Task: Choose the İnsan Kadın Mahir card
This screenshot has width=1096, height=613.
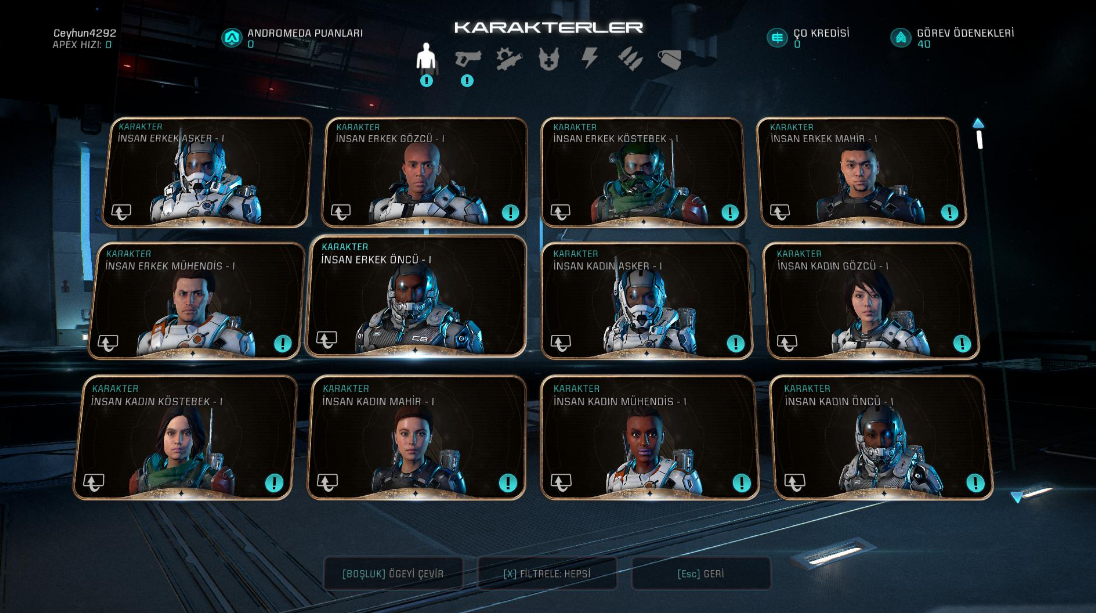Action: 416,437
